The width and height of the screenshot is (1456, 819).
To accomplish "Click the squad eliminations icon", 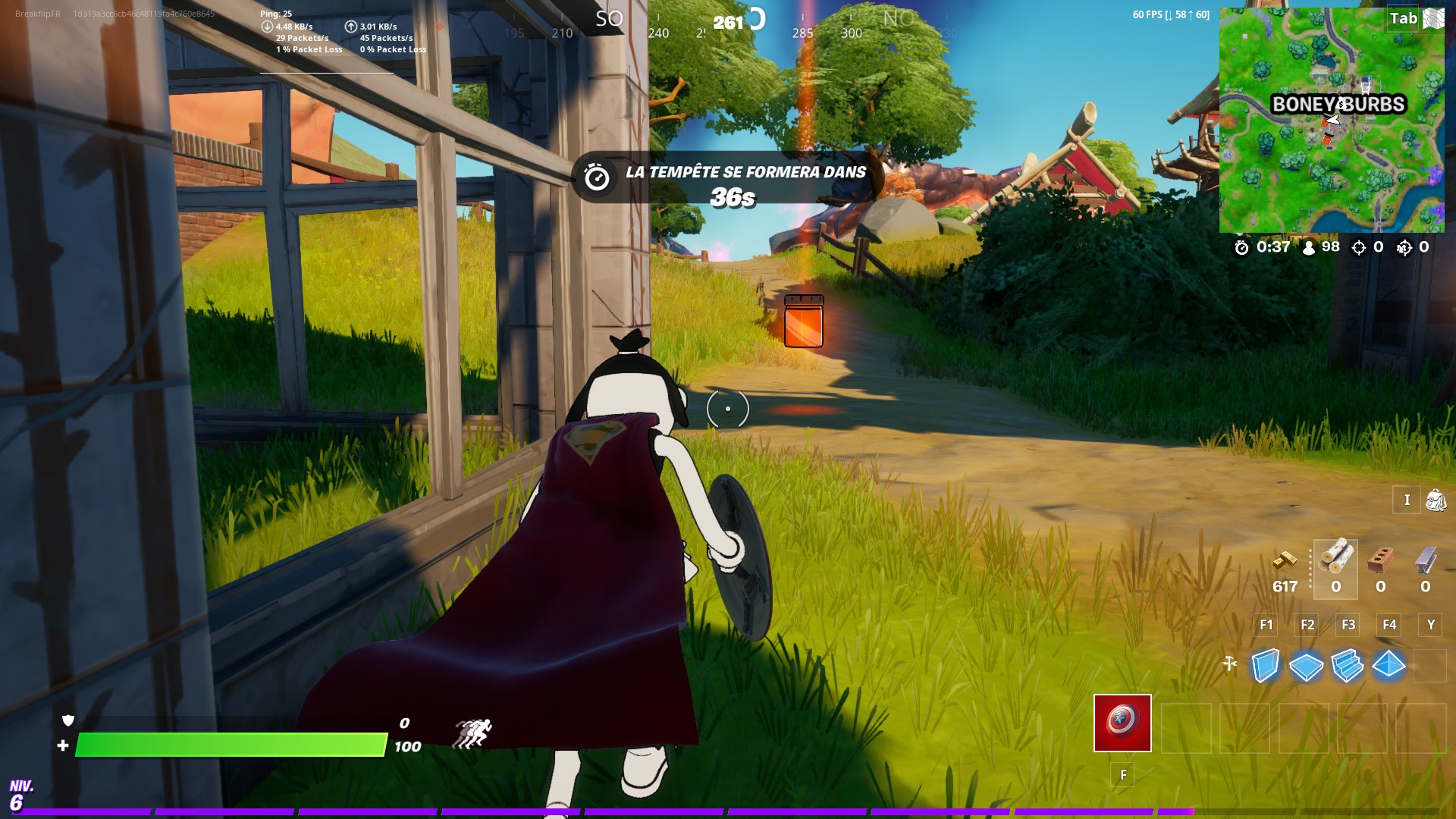I will click(1405, 248).
